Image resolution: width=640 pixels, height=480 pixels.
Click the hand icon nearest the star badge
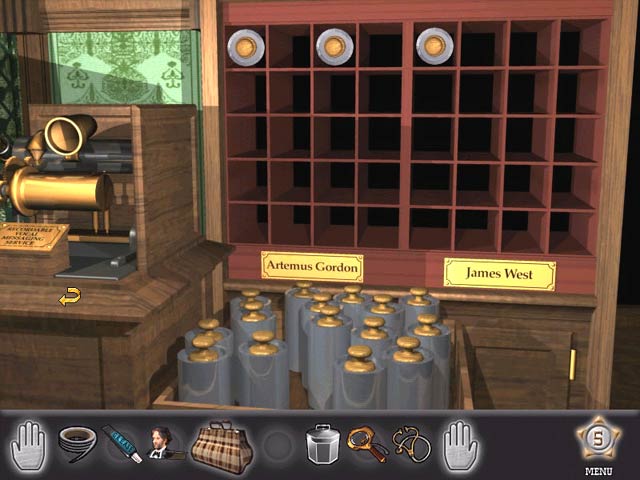(x=461, y=441)
